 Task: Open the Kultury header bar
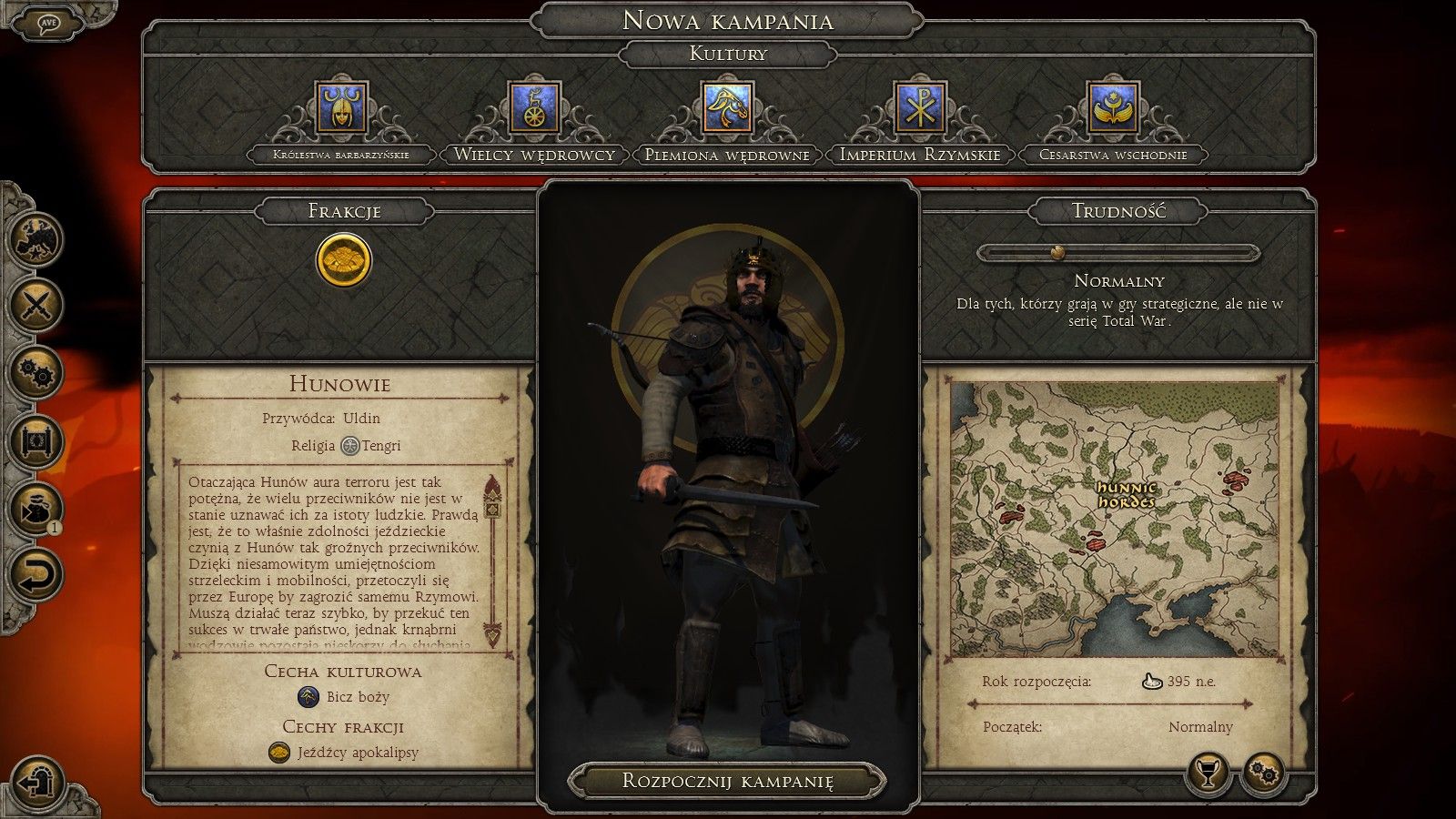(727, 56)
